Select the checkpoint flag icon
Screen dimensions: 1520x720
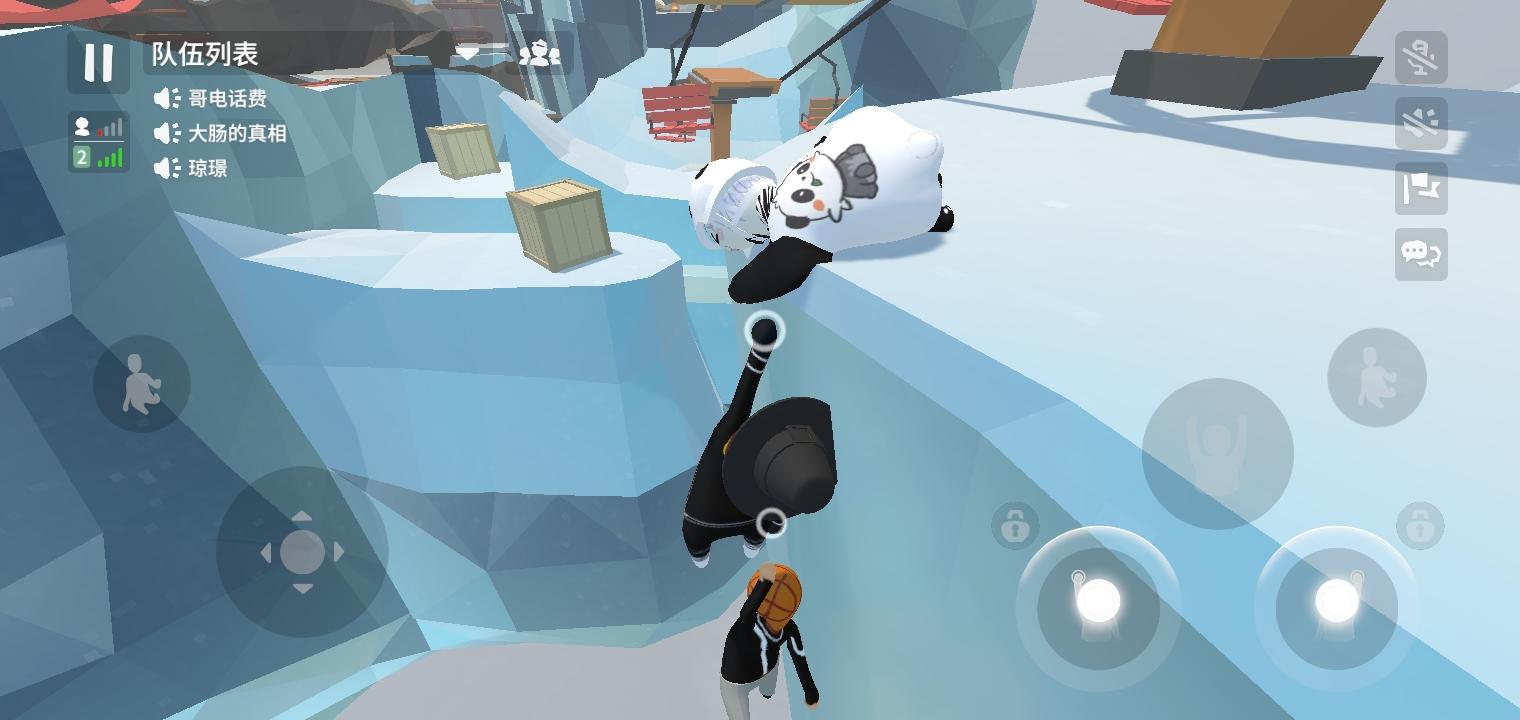(1420, 189)
